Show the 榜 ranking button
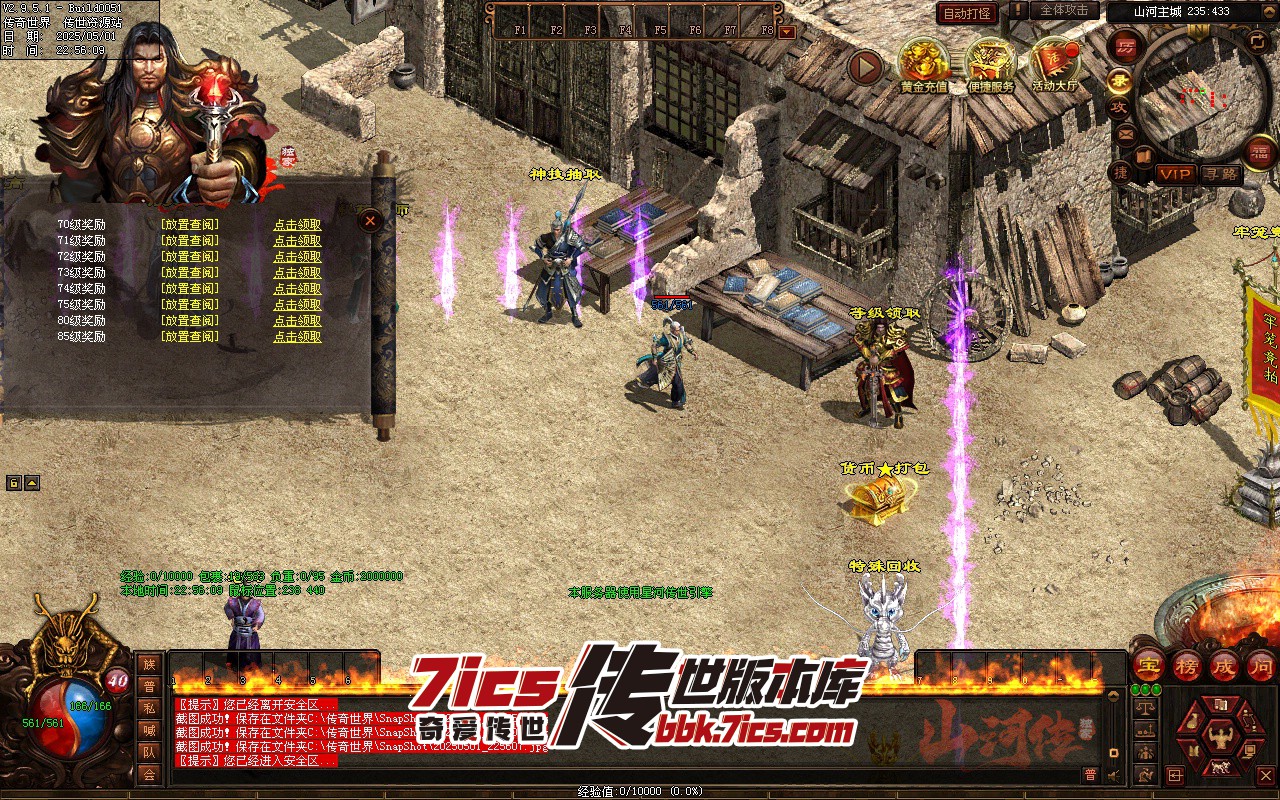Screen dimensions: 1280x800 pos(1187,664)
